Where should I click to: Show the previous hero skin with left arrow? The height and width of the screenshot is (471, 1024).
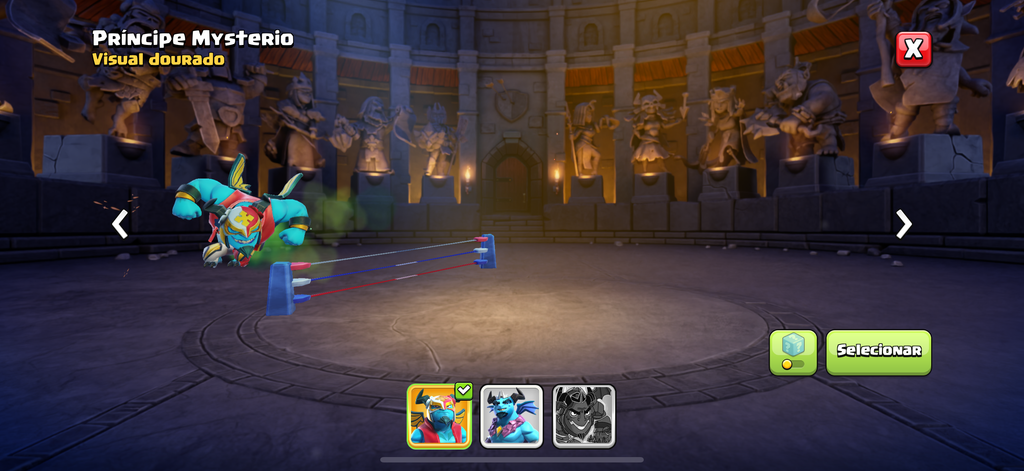click(120, 224)
